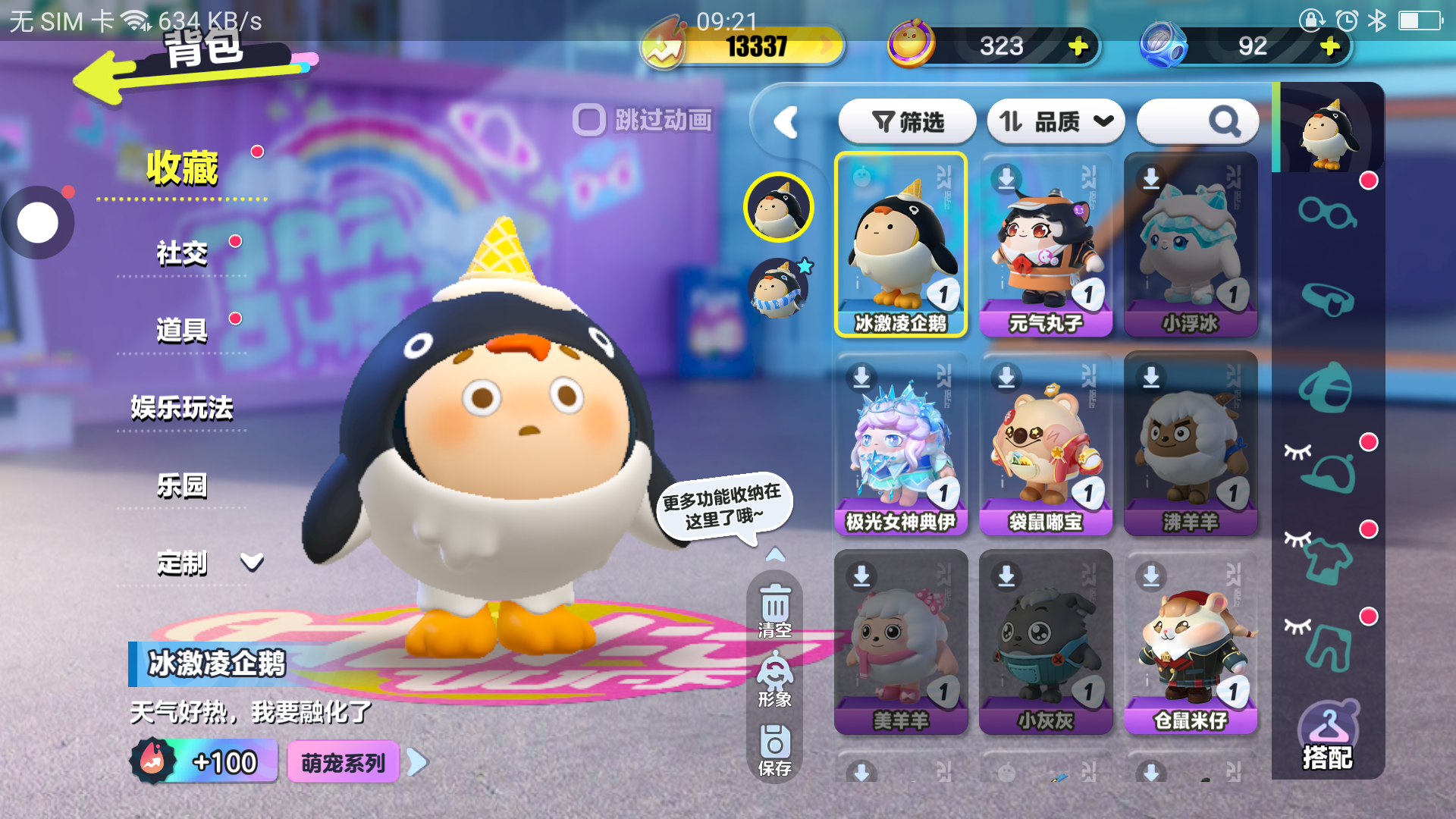1456x819 pixels.
Task: Select the 元气丸子 outfit card
Action: 1046,245
